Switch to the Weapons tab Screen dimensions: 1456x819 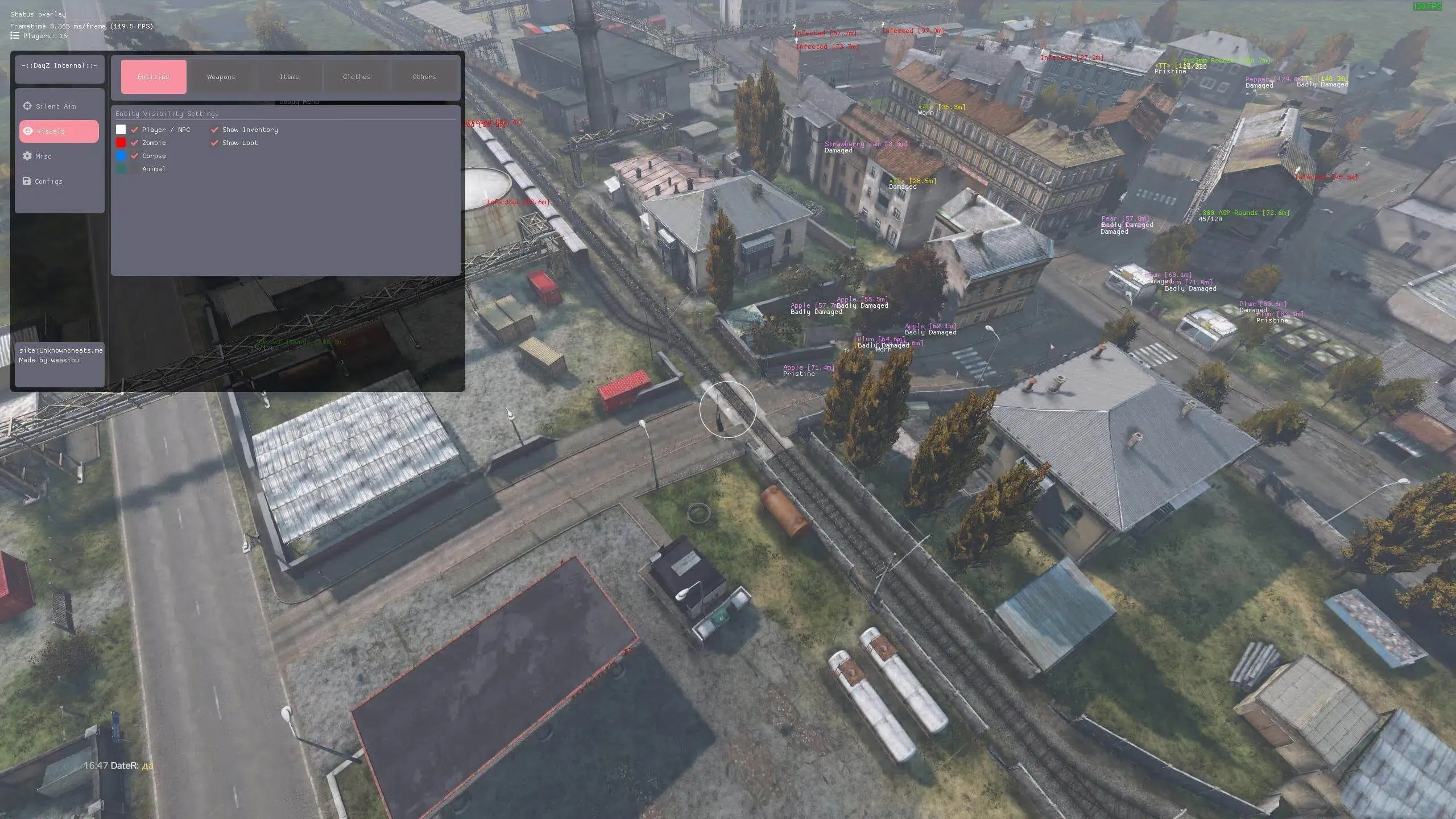coord(221,77)
